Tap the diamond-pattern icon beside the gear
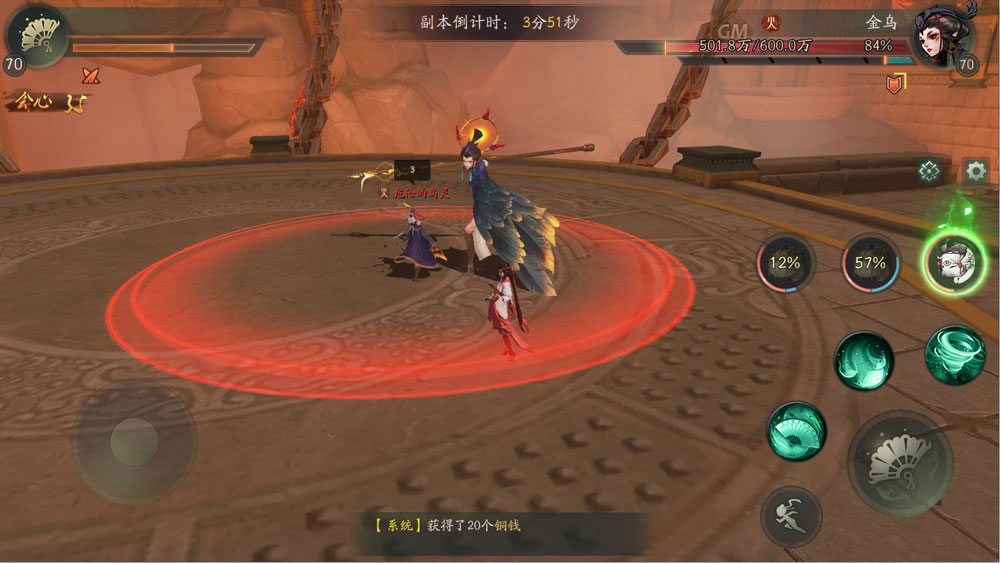 coord(930,171)
